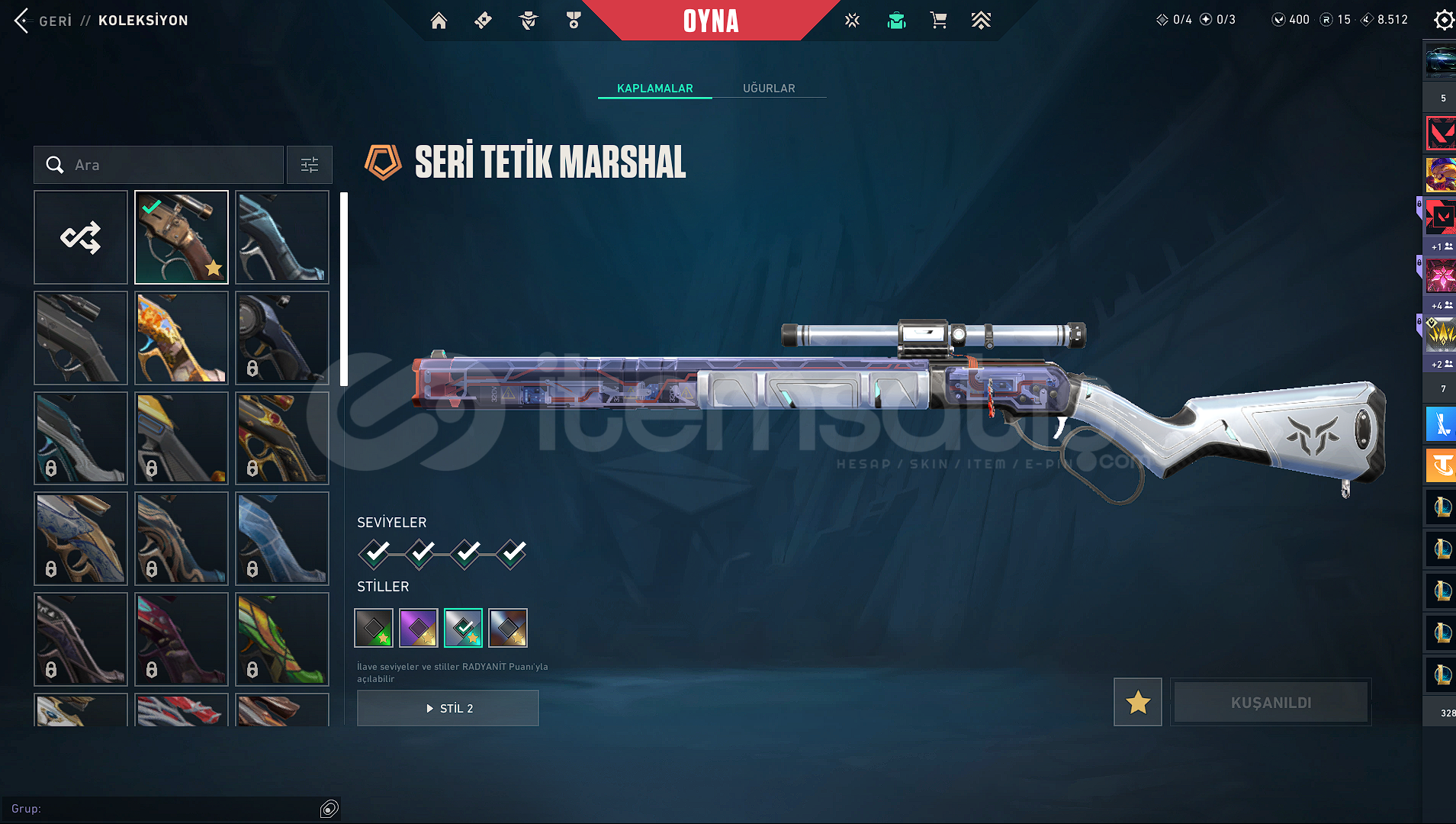The height and width of the screenshot is (824, 1456).
Task: Open the home screen icon
Action: (439, 21)
